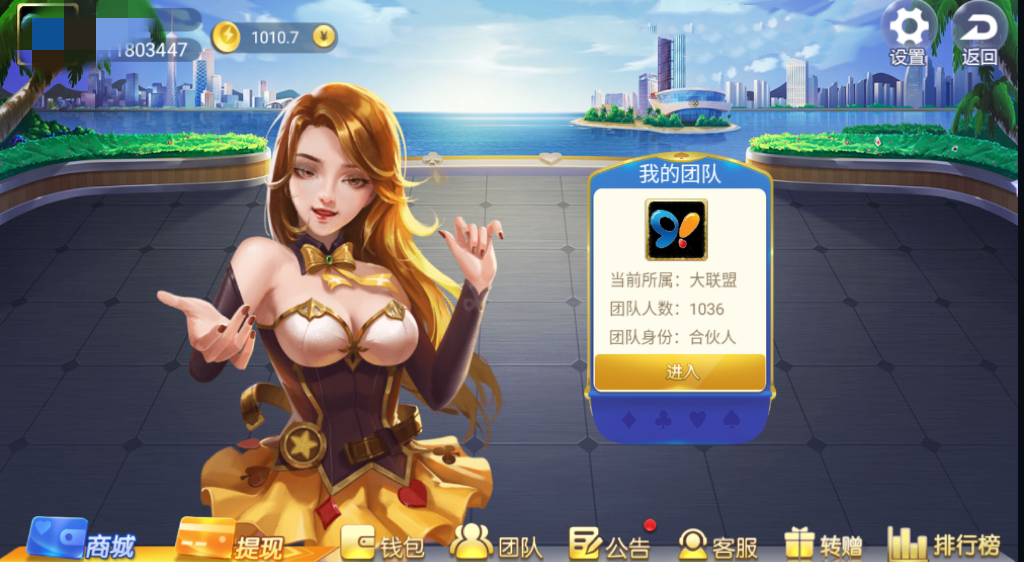
Task: Add coins with the yellow ¥ button
Action: [x=323, y=38]
